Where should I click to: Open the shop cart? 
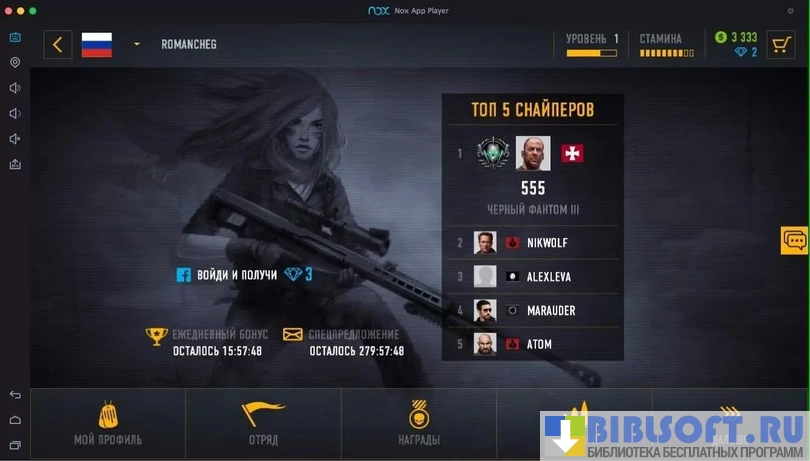point(781,44)
